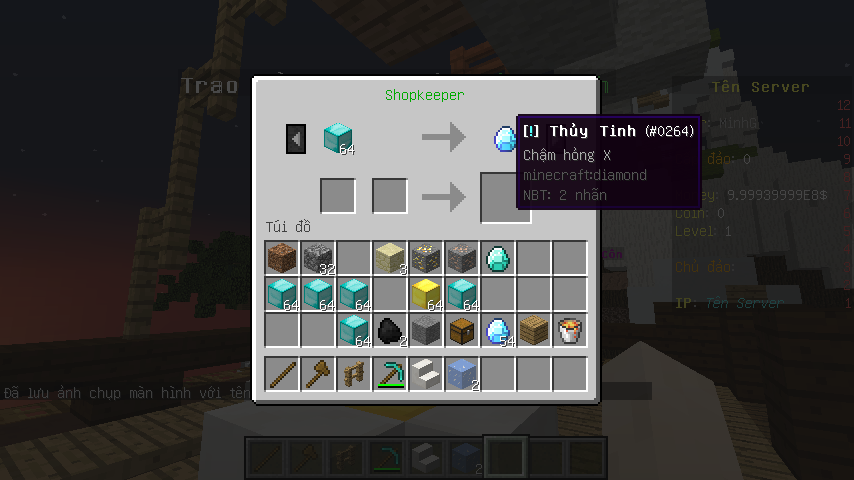Pick up the coal stack of 2

click(x=391, y=331)
